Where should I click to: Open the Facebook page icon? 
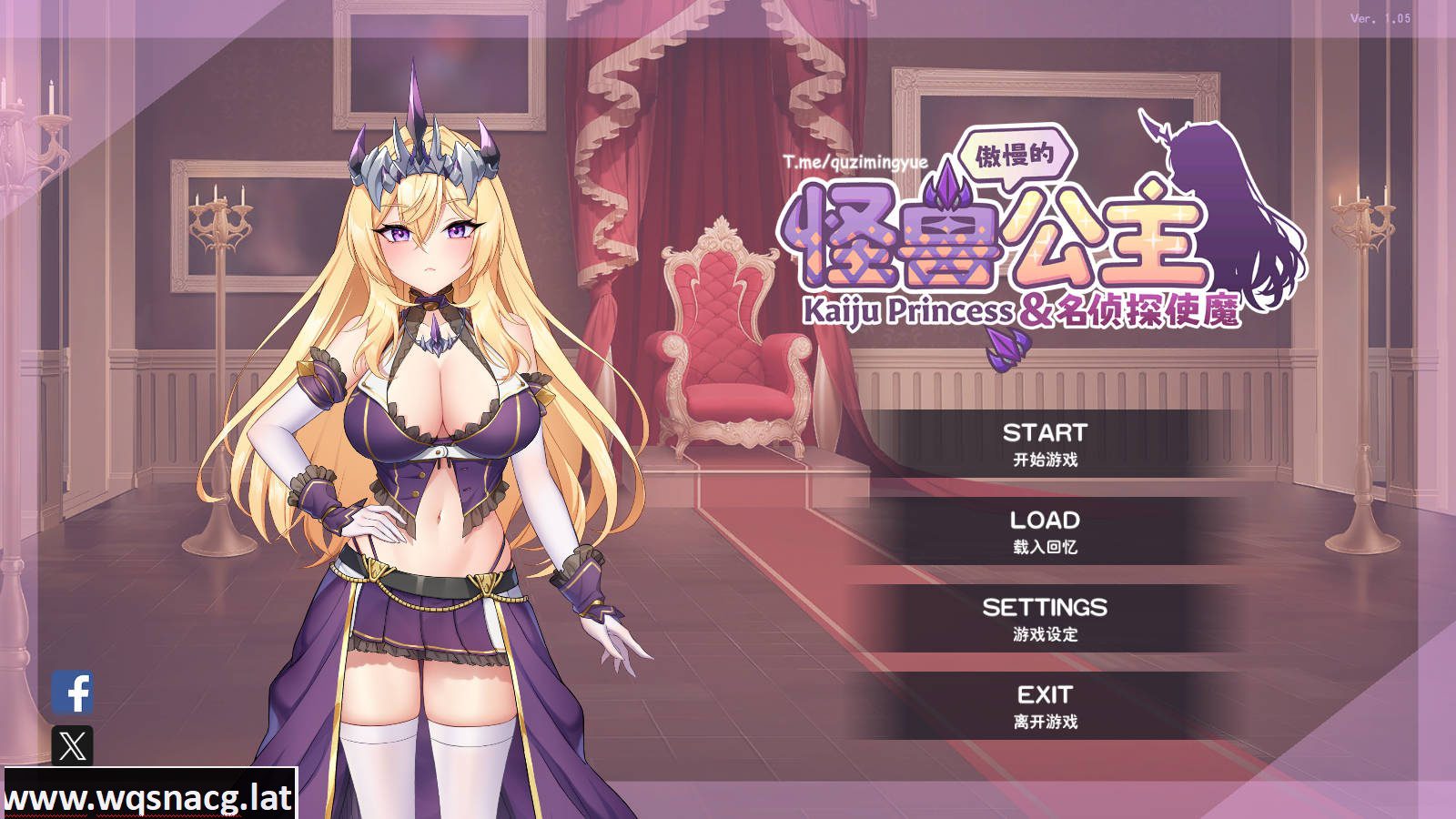point(76,690)
